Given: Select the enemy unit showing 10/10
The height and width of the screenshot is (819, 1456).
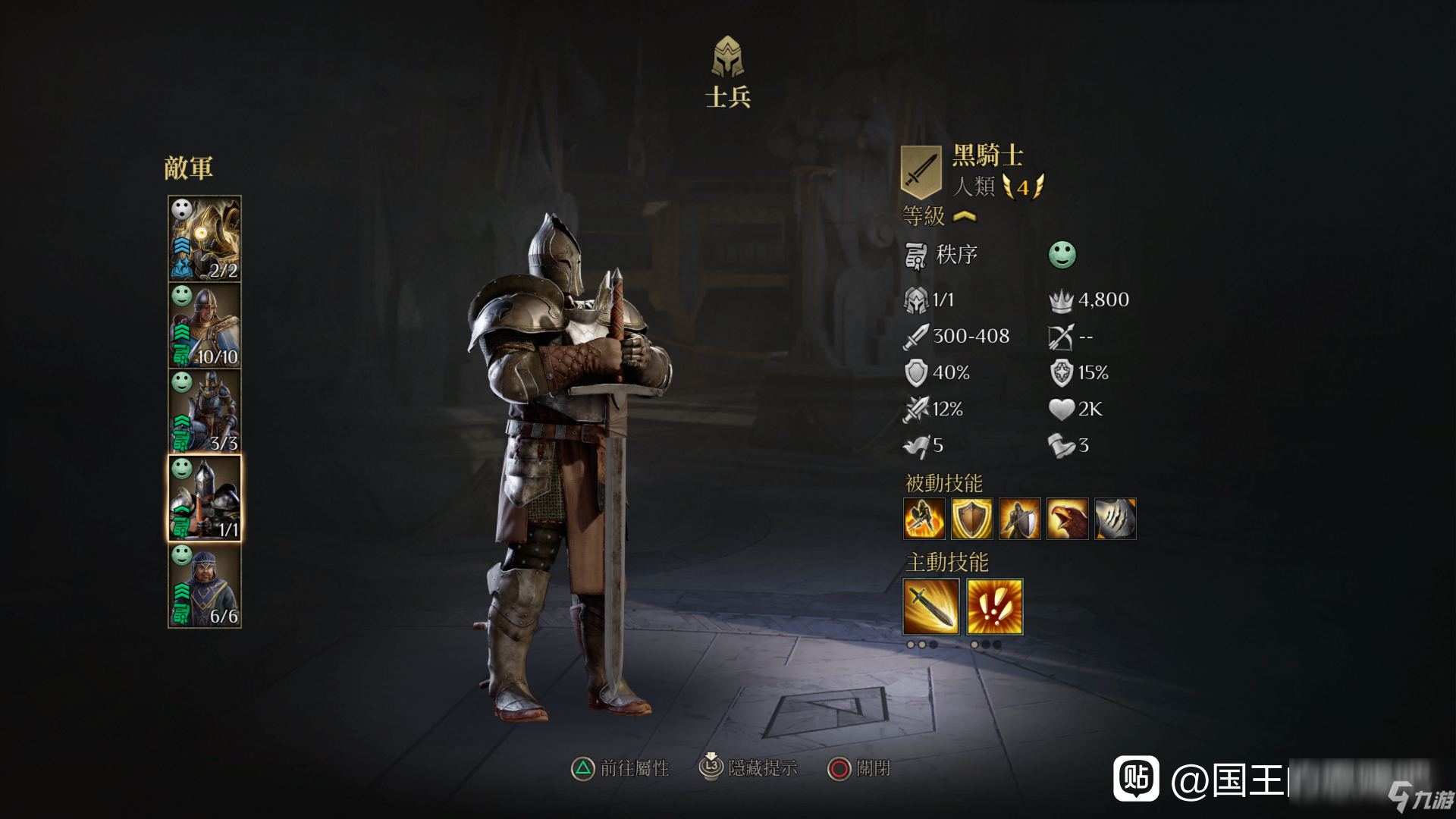Looking at the screenshot, I should [x=204, y=325].
